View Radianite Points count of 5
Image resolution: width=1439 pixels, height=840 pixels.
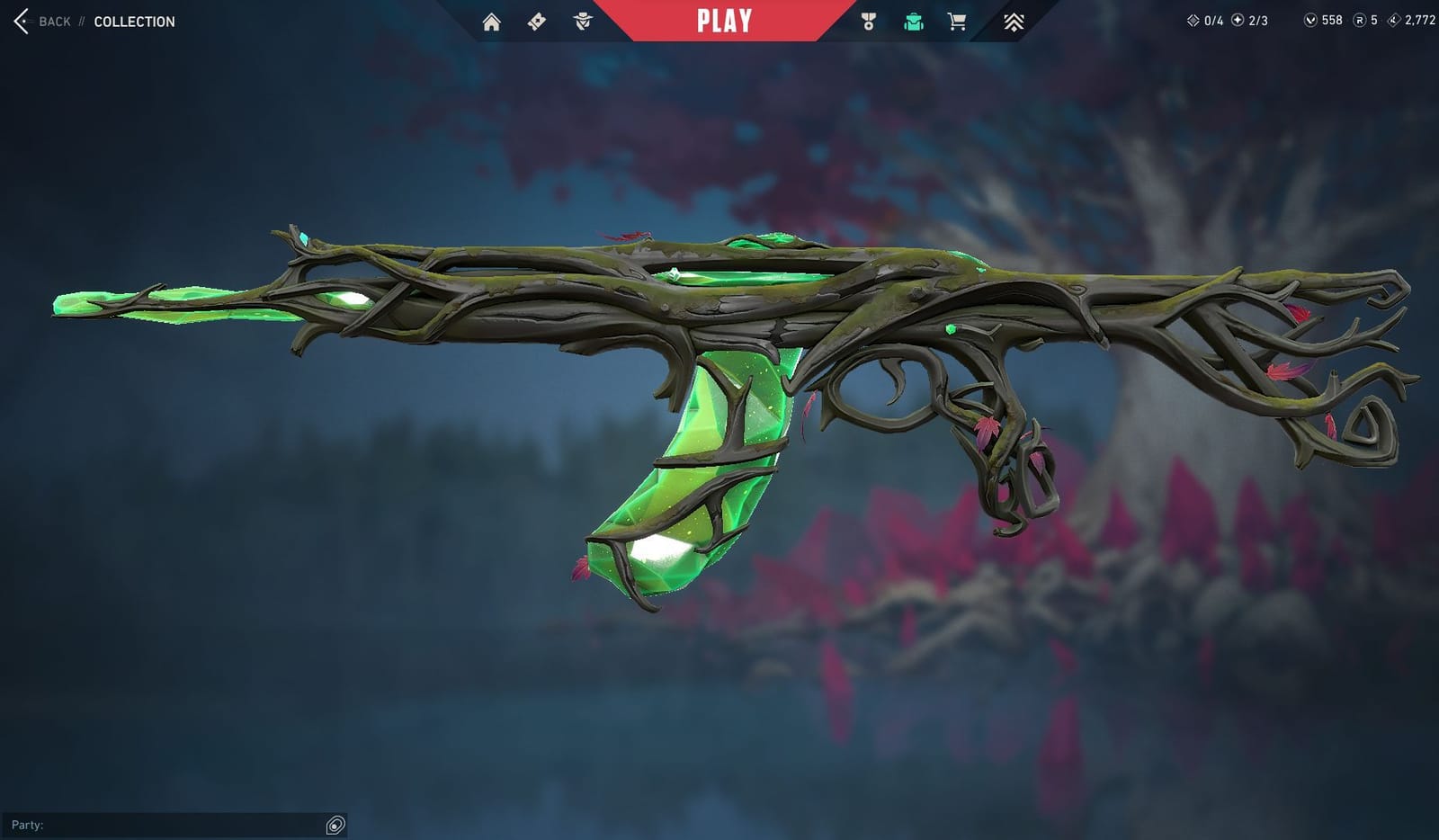tap(1365, 19)
